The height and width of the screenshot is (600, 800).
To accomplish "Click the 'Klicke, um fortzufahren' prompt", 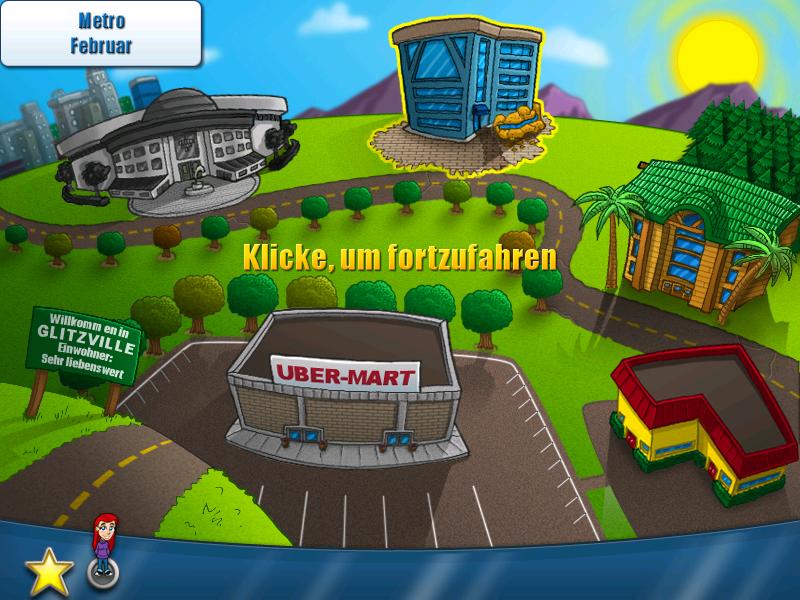I will coord(400,257).
